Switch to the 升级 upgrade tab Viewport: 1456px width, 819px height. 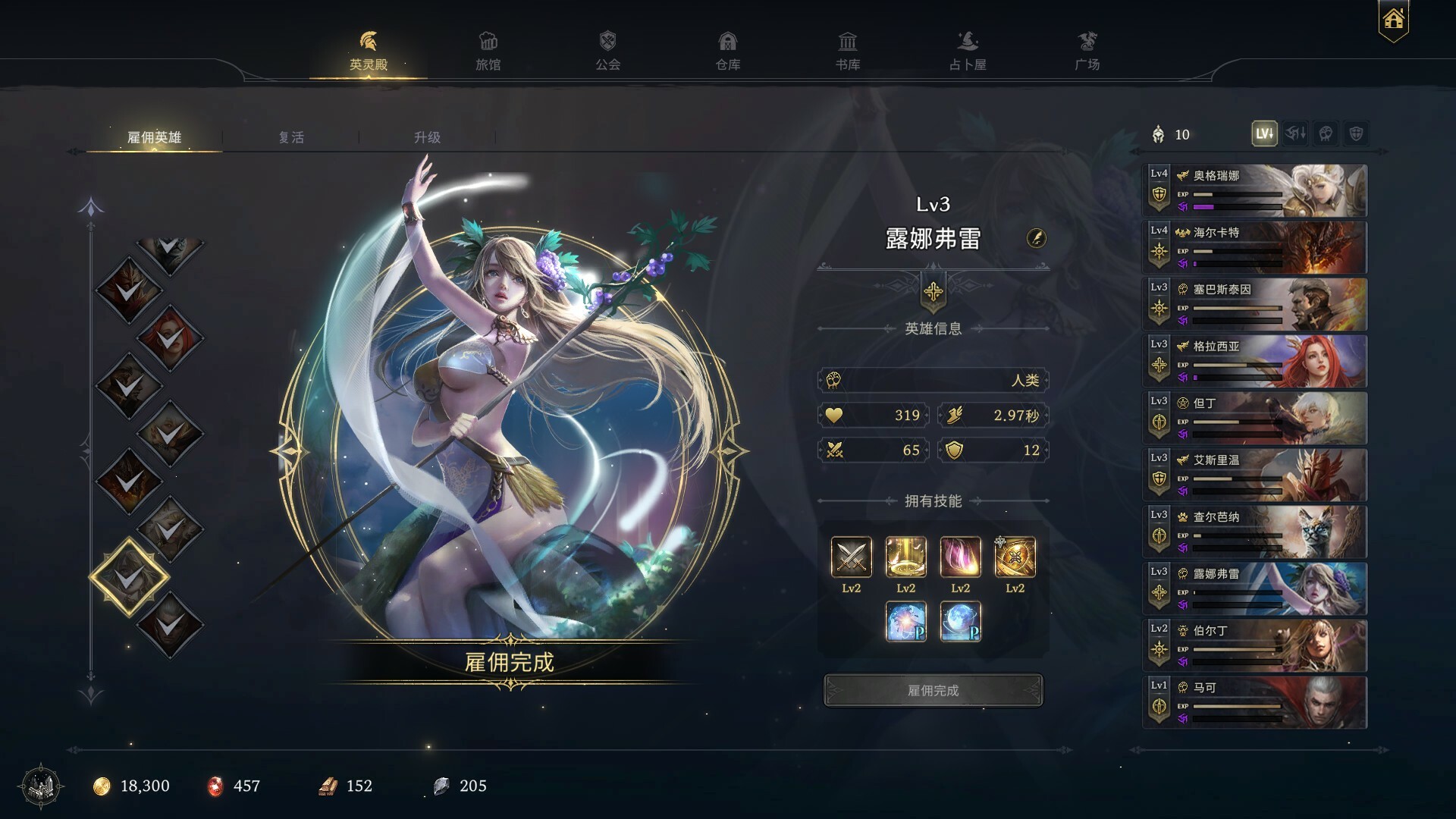(x=427, y=137)
